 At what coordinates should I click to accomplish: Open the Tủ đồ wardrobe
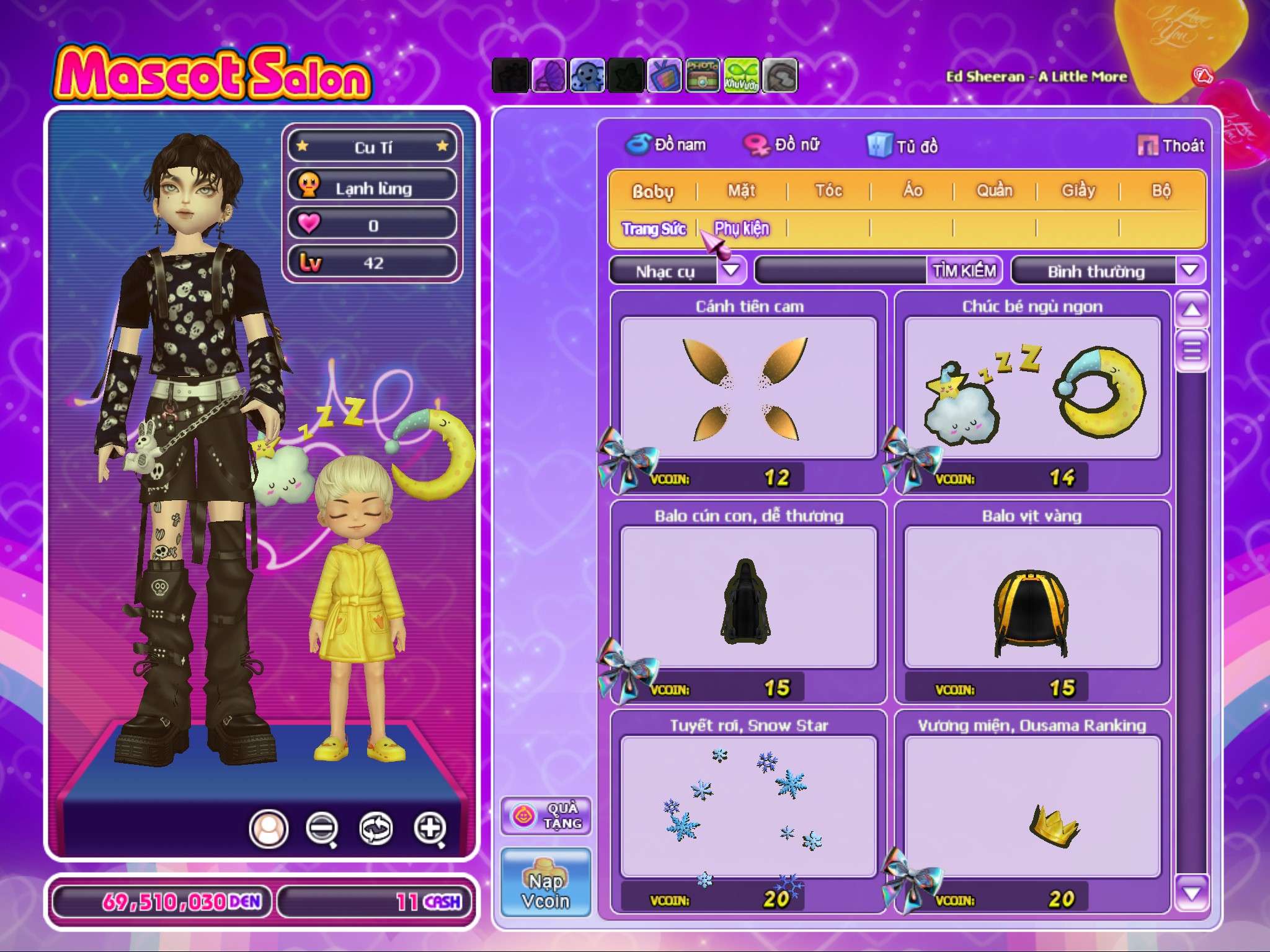pyautogui.click(x=903, y=146)
